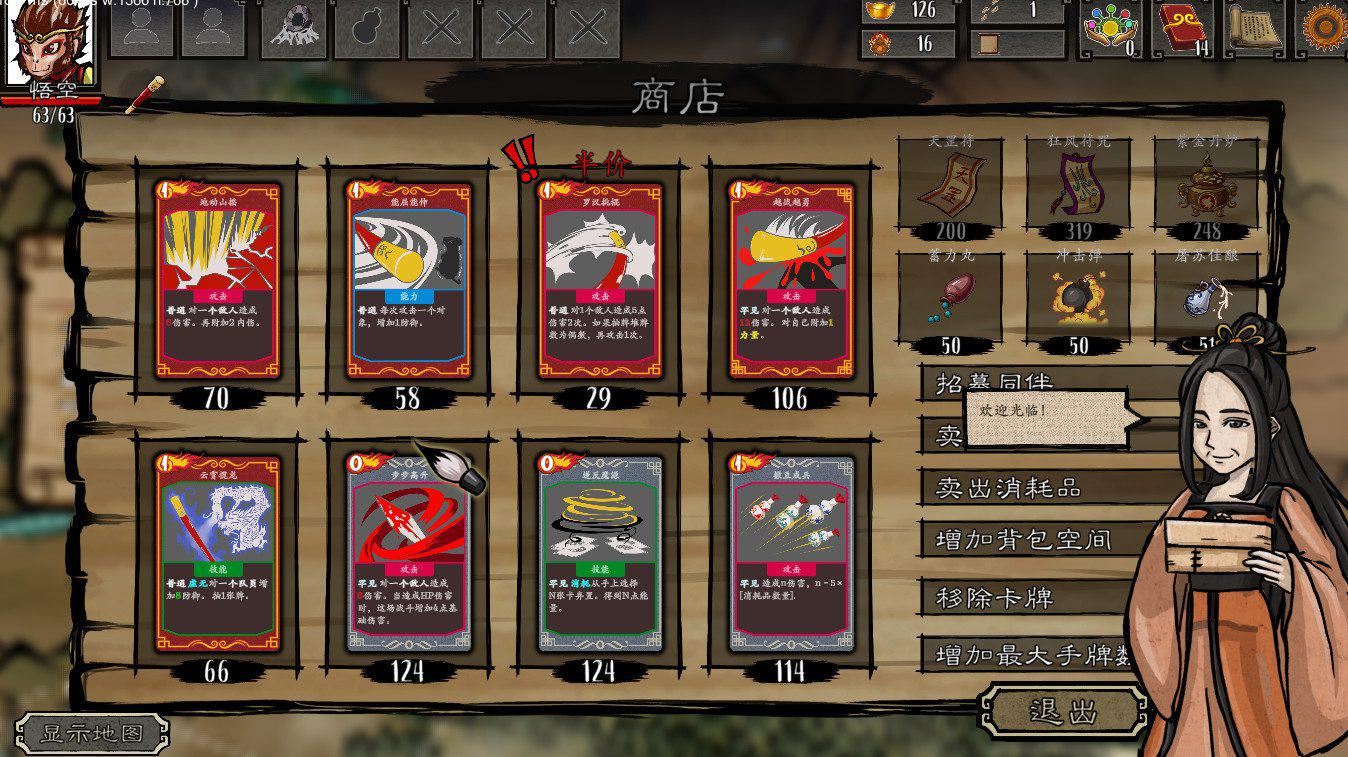Image resolution: width=1348 pixels, height=757 pixels.
Task: Buy the 屠苏佳酿 wine bottle item
Action: coord(1197,300)
